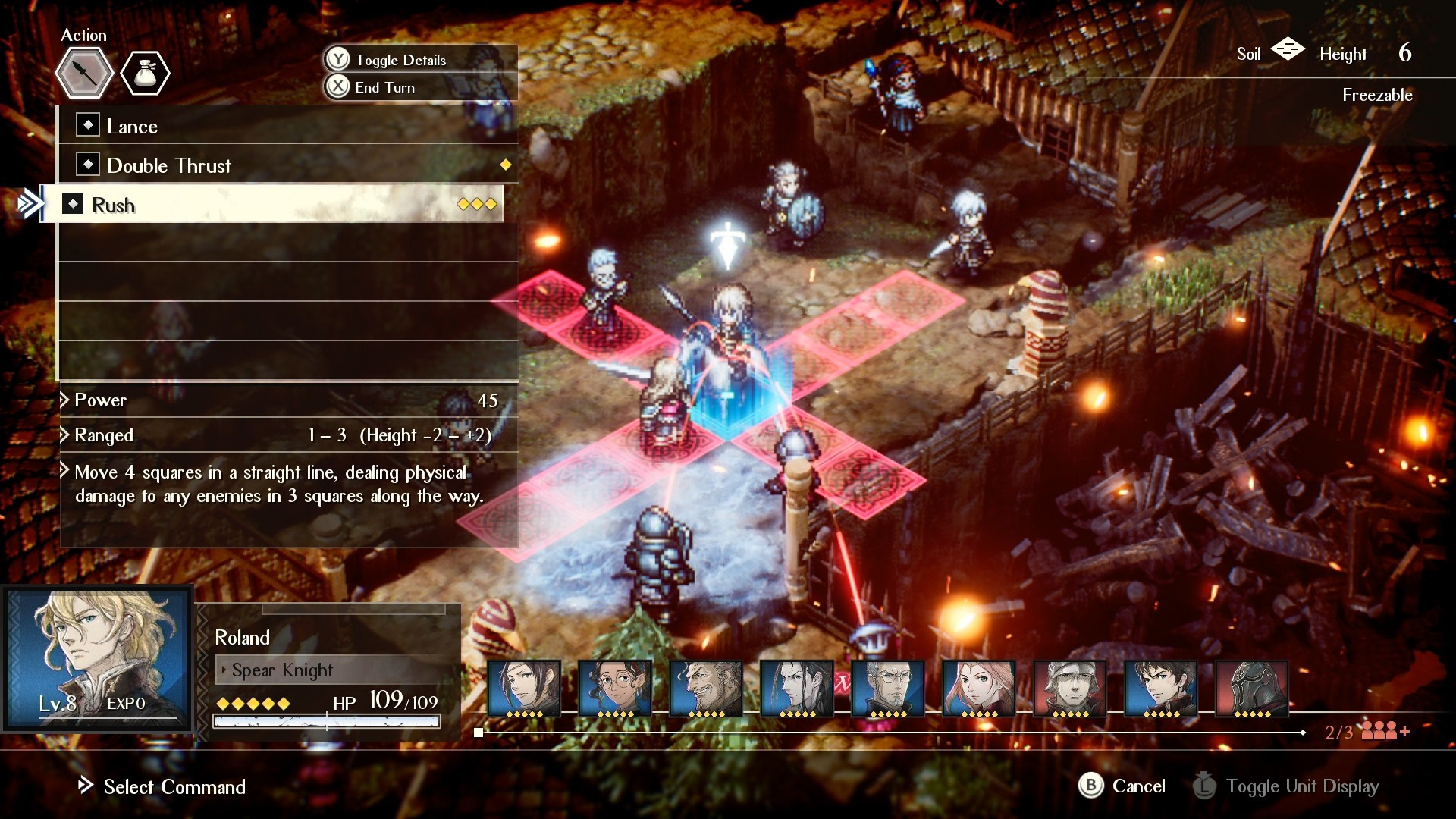Viewport: 1456px width, 819px height.
Task: Click the Soil condition icon
Action: (x=1288, y=50)
